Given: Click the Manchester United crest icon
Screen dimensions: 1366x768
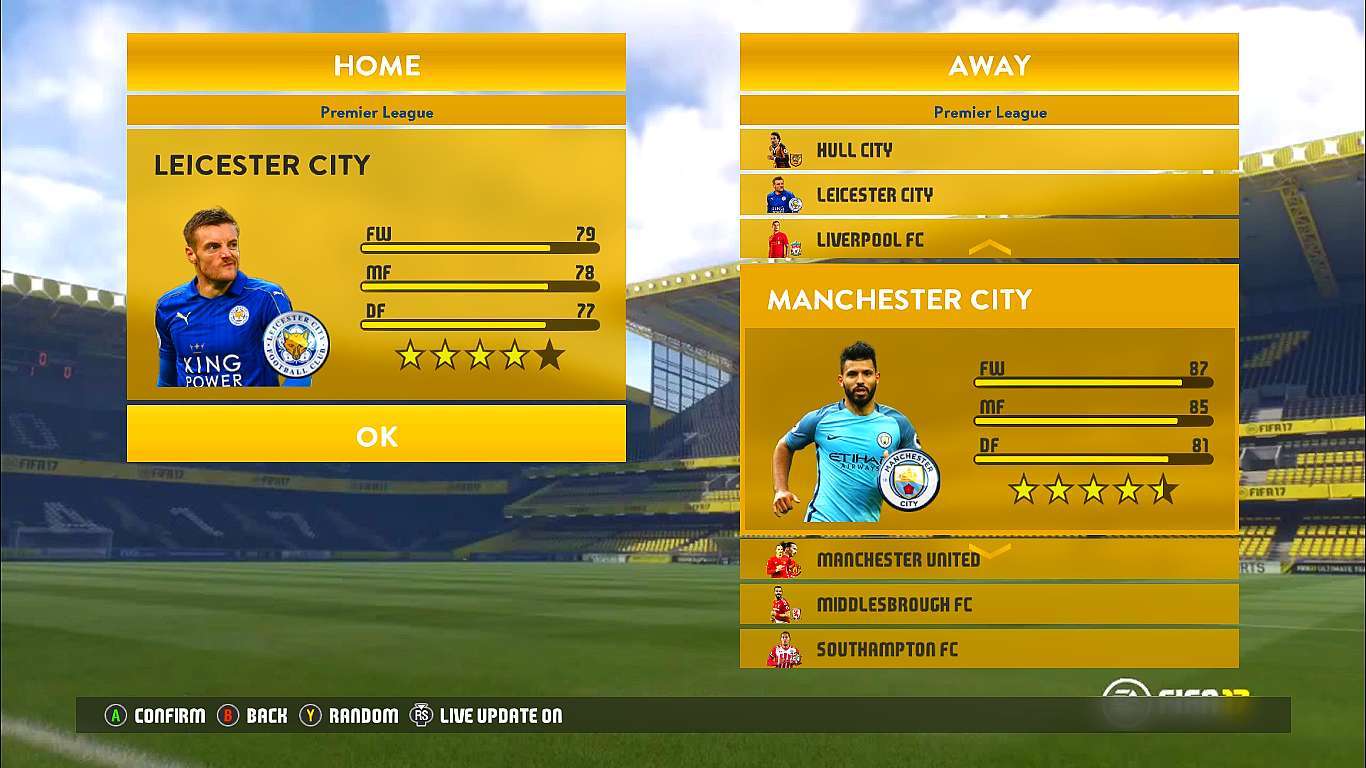Looking at the screenshot, I should 787,559.
